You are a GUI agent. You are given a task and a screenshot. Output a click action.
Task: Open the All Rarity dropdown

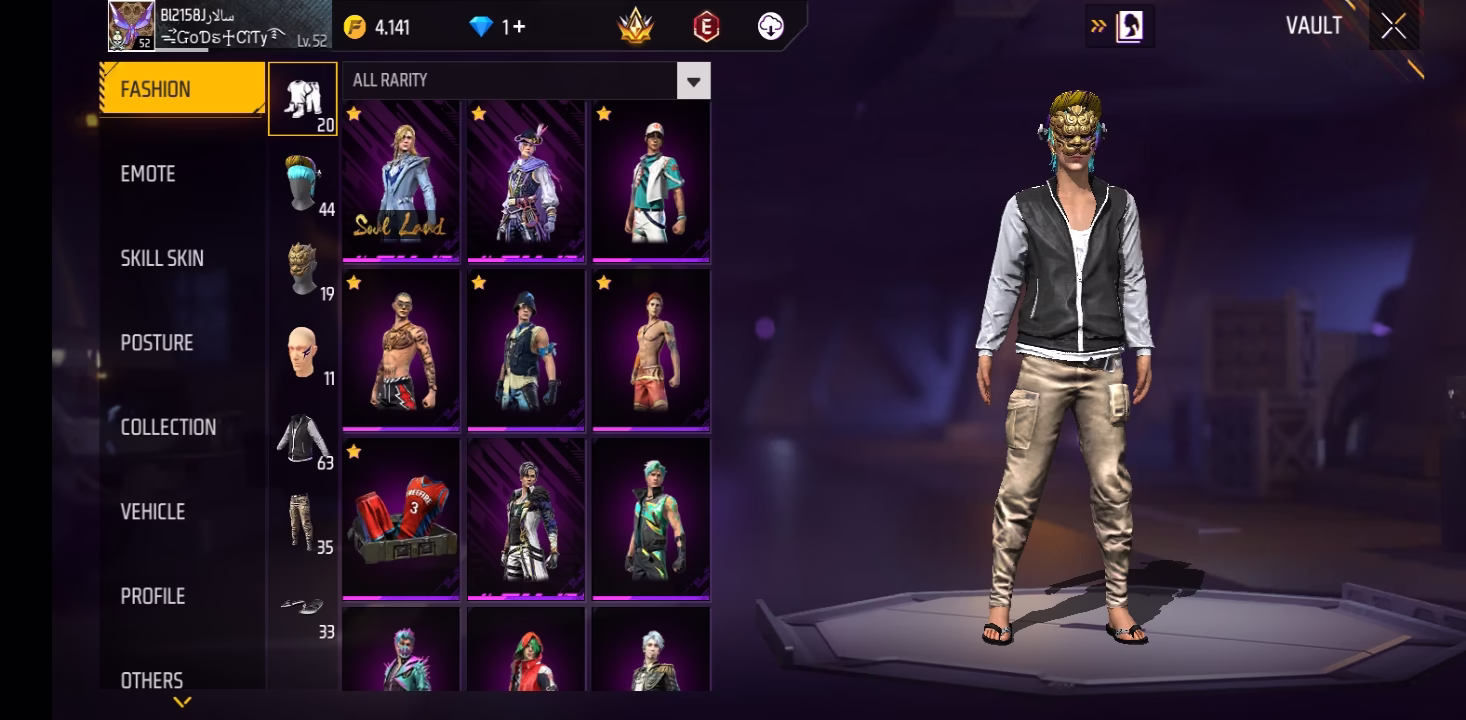(694, 81)
